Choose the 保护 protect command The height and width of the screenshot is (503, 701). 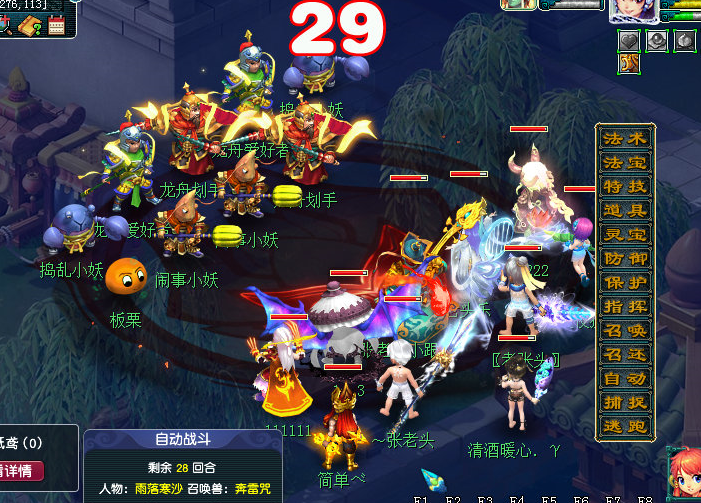[623, 283]
